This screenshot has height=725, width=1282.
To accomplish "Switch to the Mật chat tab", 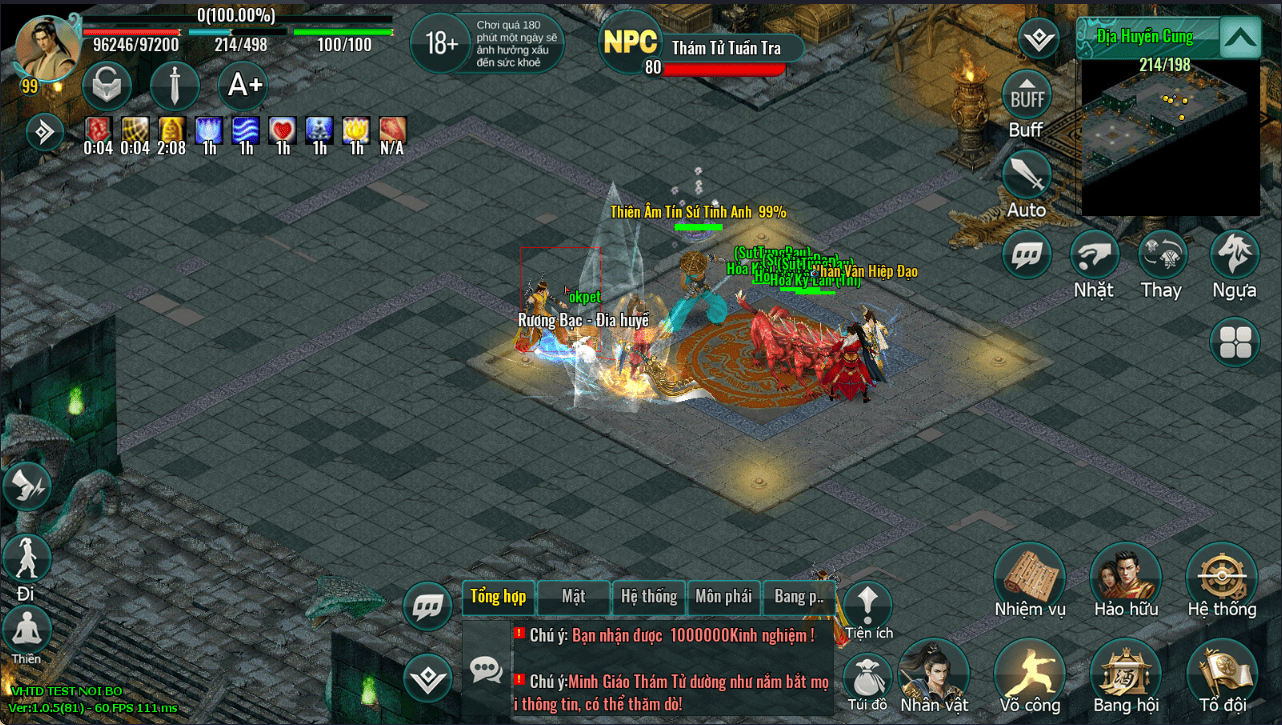I will 573,597.
